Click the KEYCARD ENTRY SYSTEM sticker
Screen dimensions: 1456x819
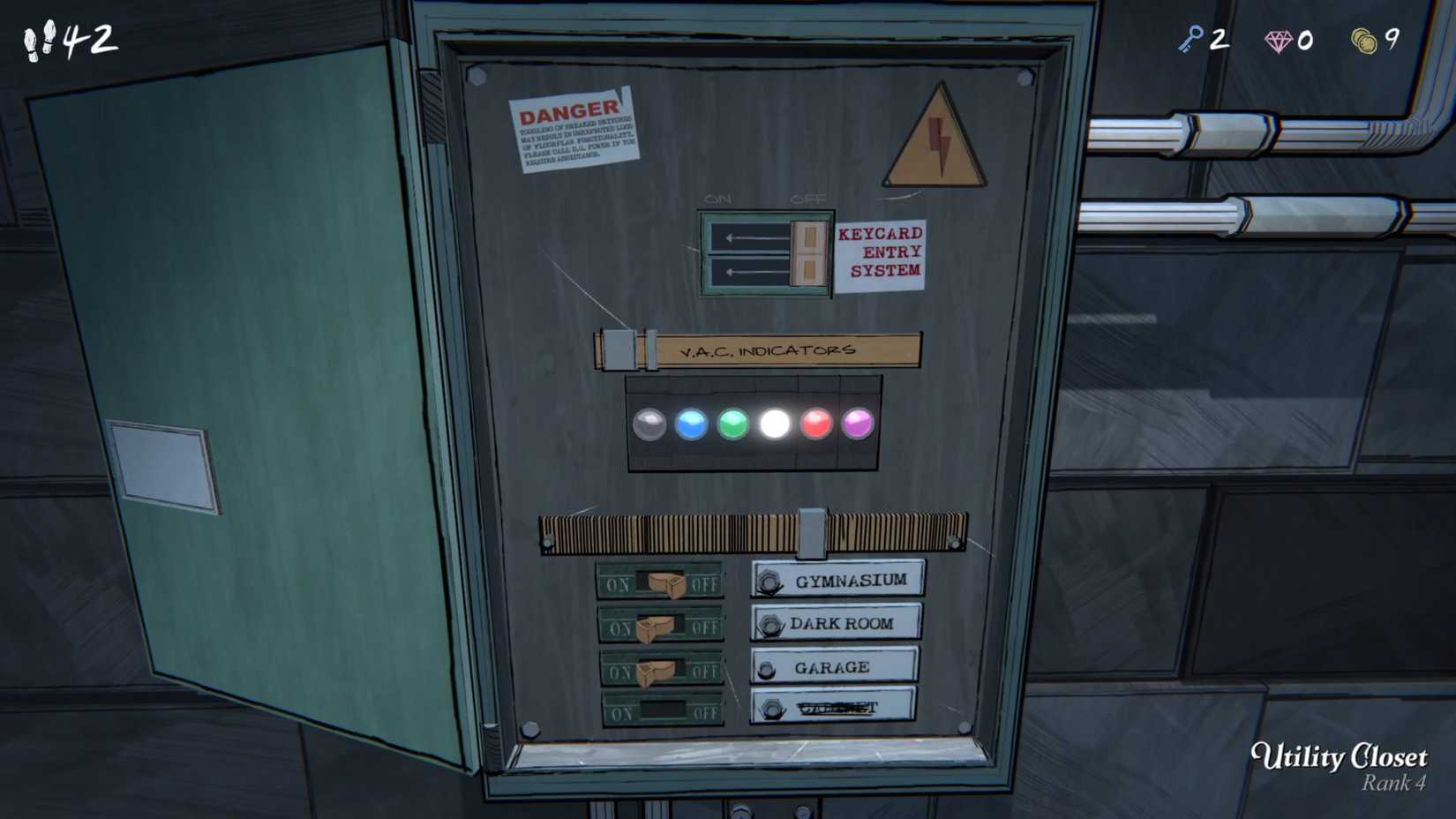click(x=881, y=252)
